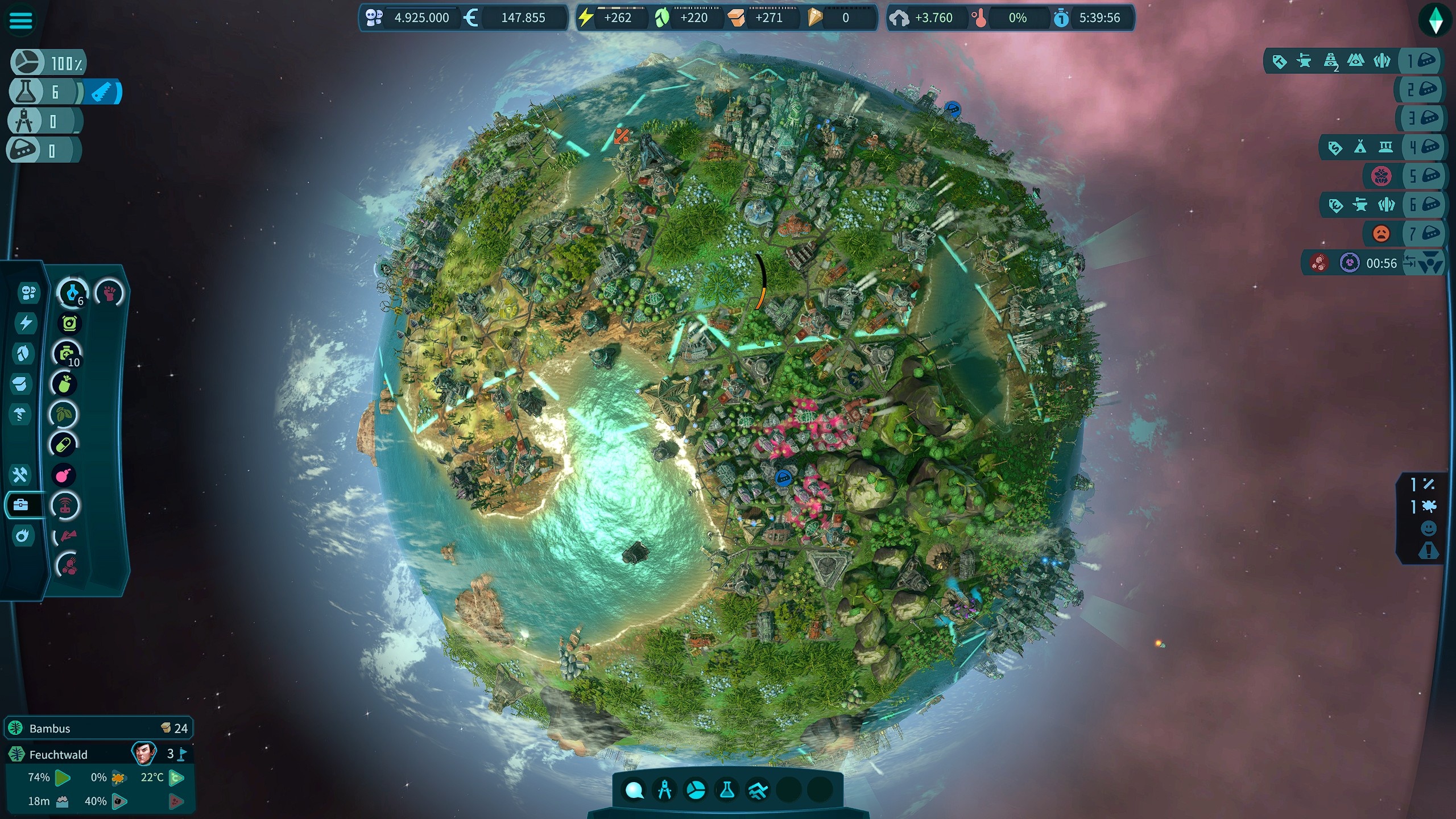Click the population counter showing 4.925.000

tap(421, 18)
